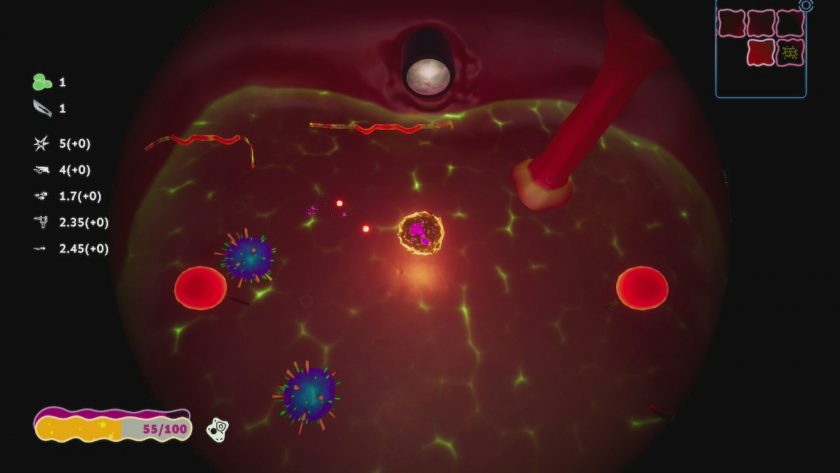The width and height of the screenshot is (840, 473).
Task: Select the bright red current-room tile on the minimap
Action: pos(761,52)
